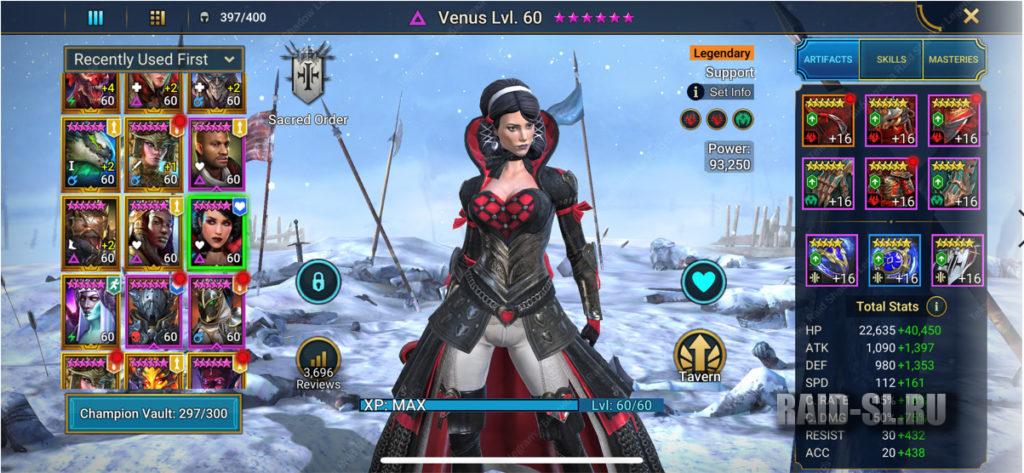Switch to the three-bar list view

[x=96, y=17]
